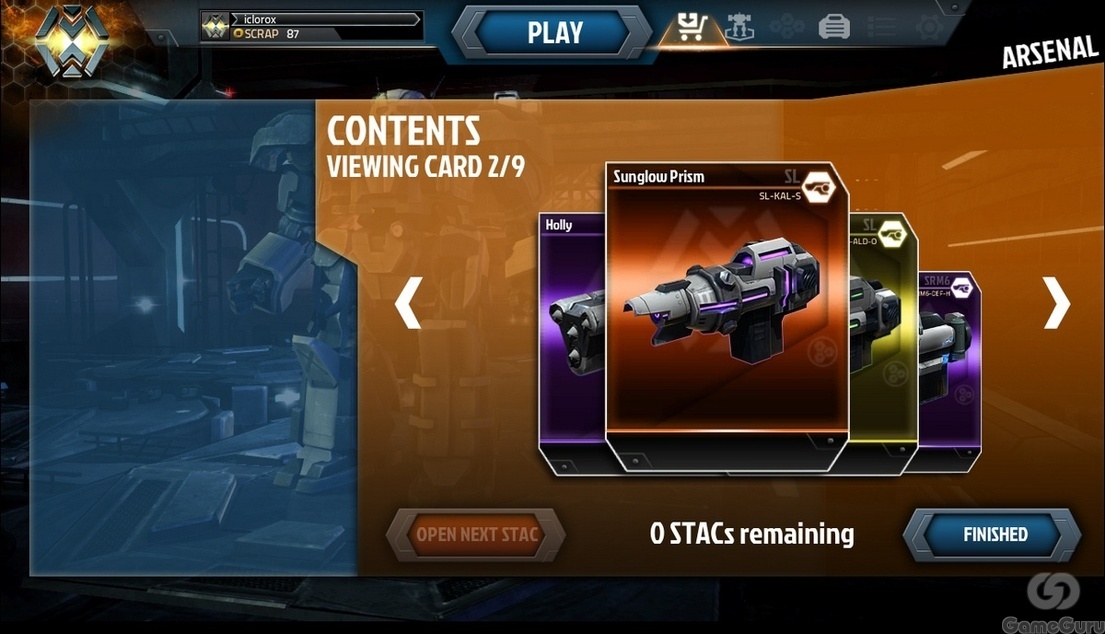Open the linked gears tab
Viewport: 1105px width, 634px height.
787,27
